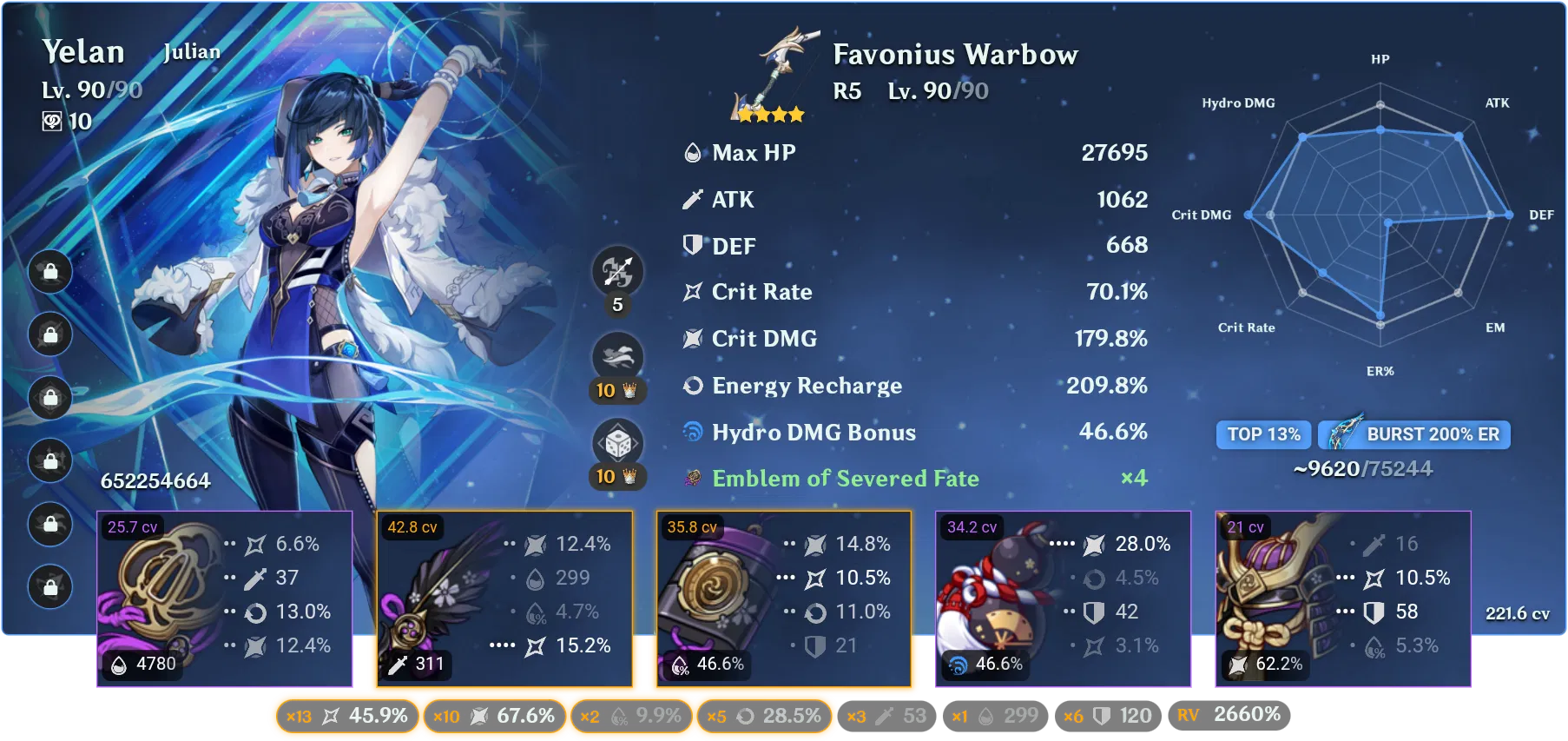Click the TOP 13% ranking badge
This screenshot has height=741, width=1568.
coord(1263,434)
